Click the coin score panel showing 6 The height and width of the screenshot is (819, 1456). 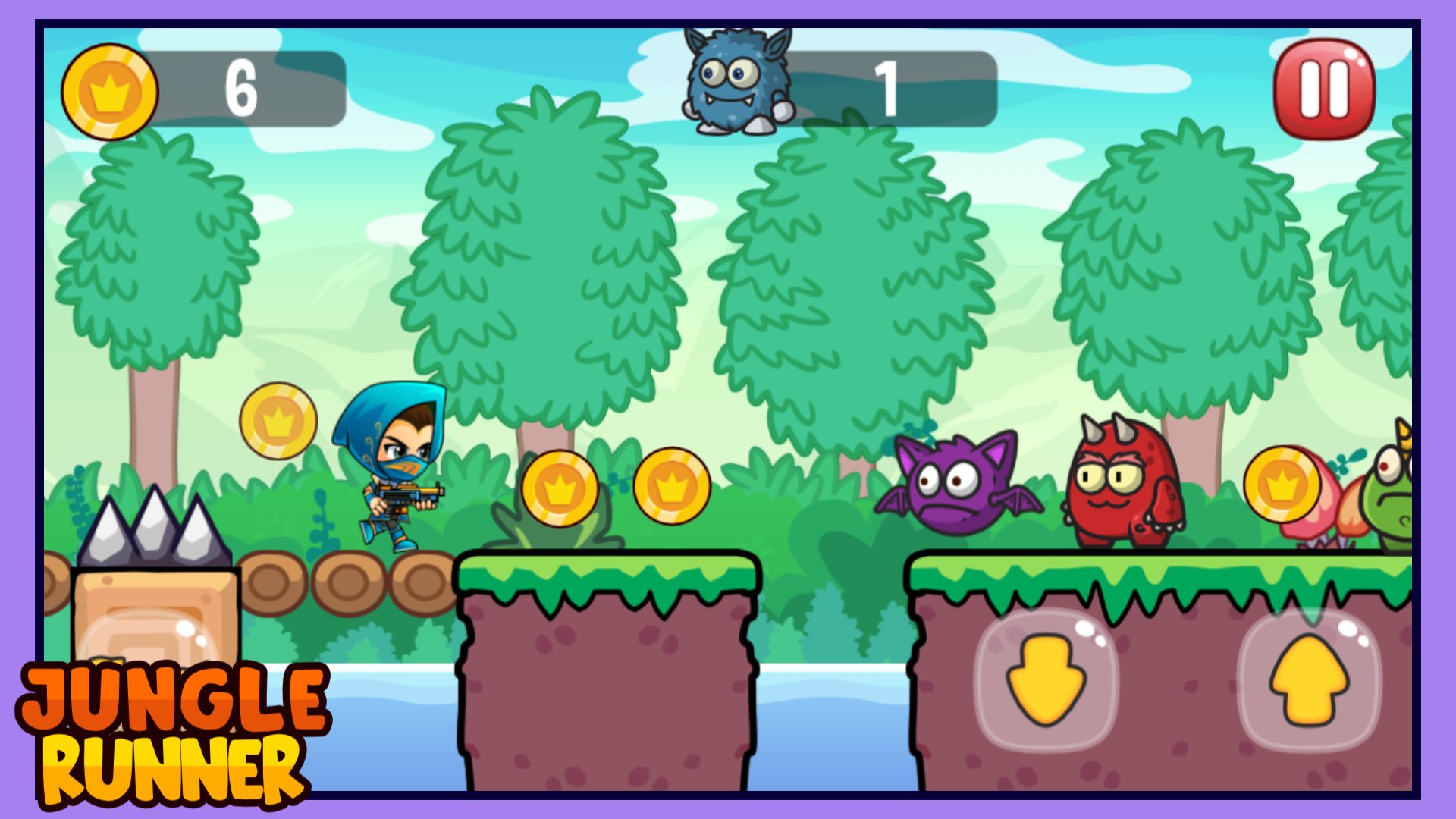[x=241, y=86]
